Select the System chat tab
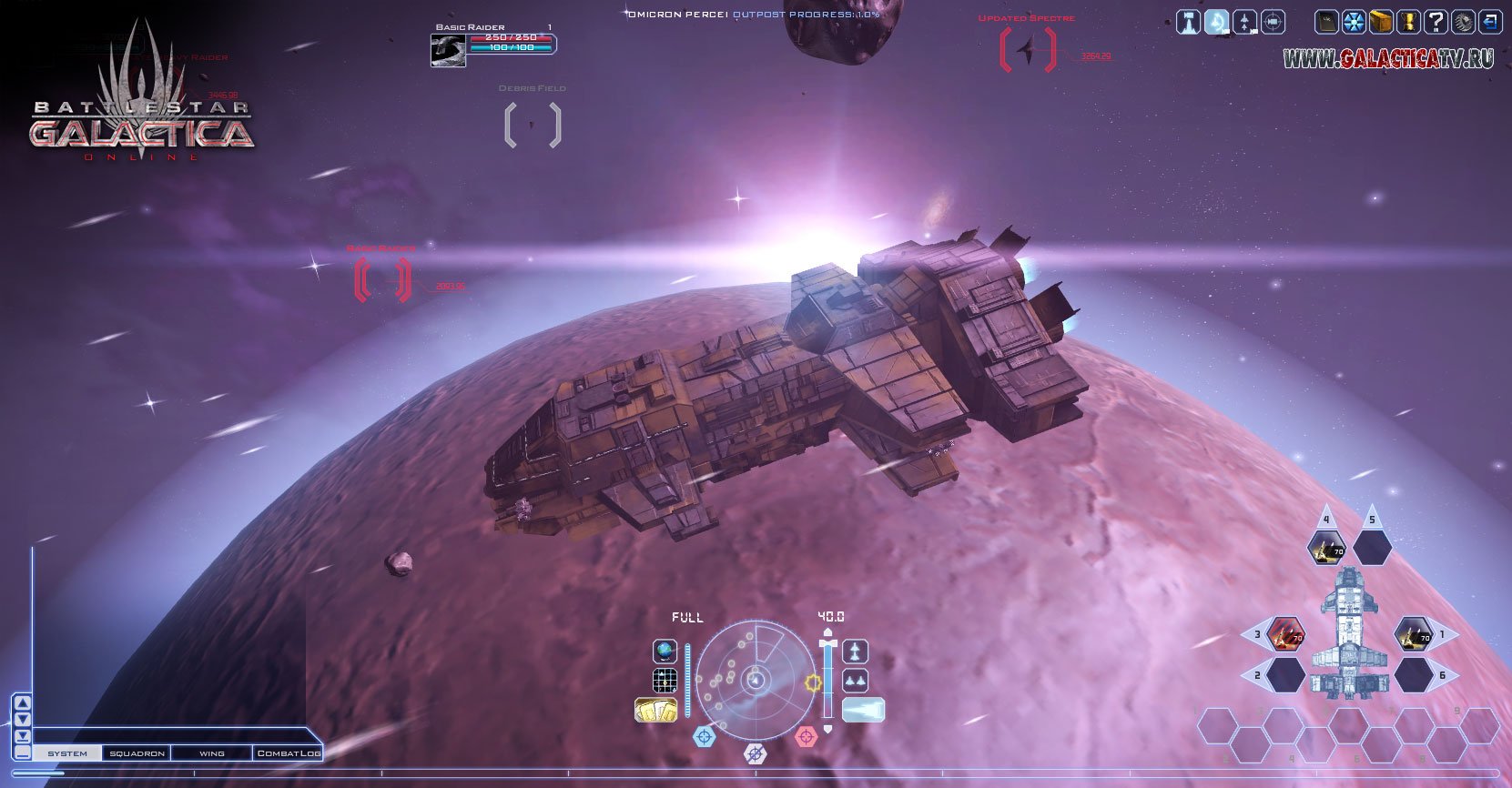Image resolution: width=1512 pixels, height=788 pixels. (x=67, y=753)
